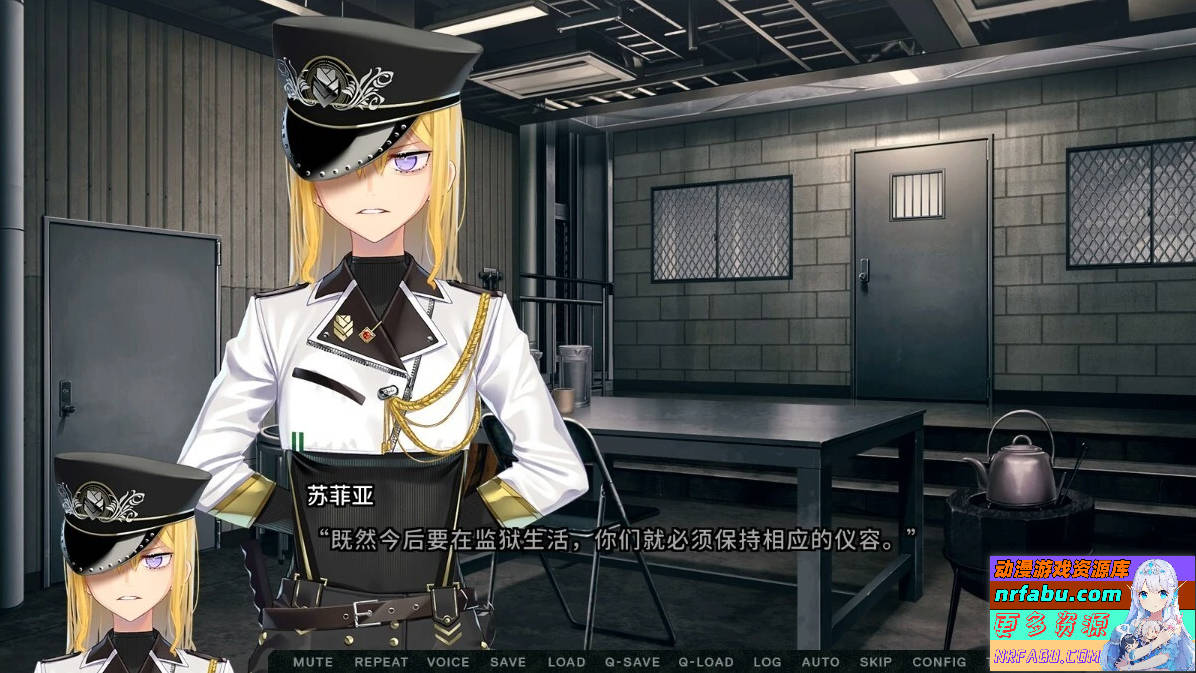Open the SAVE game screen

tap(508, 662)
